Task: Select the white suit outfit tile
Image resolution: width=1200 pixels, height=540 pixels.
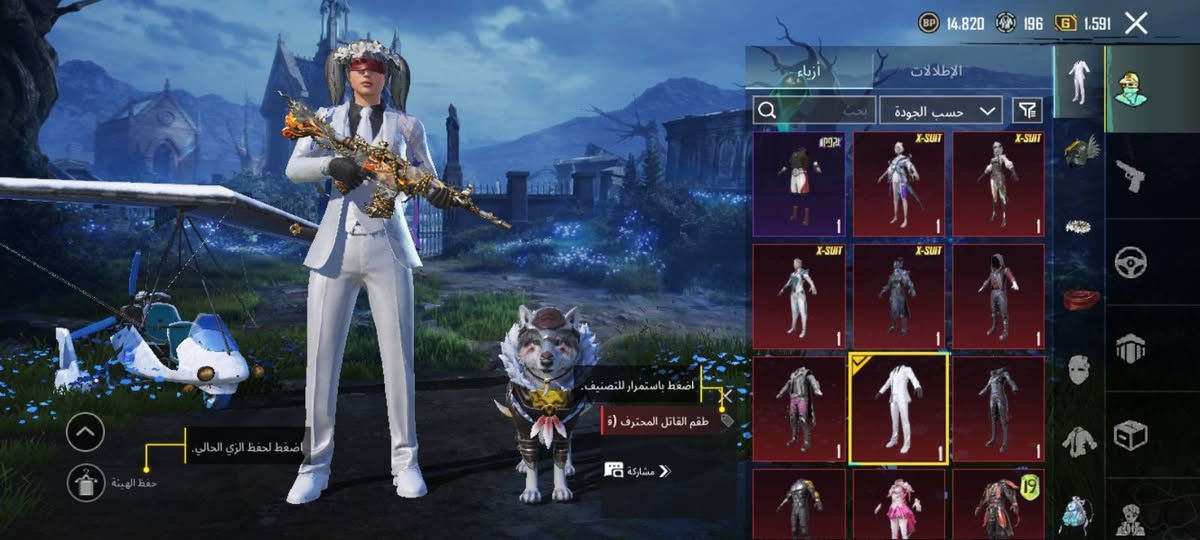Action: pyautogui.click(x=898, y=408)
